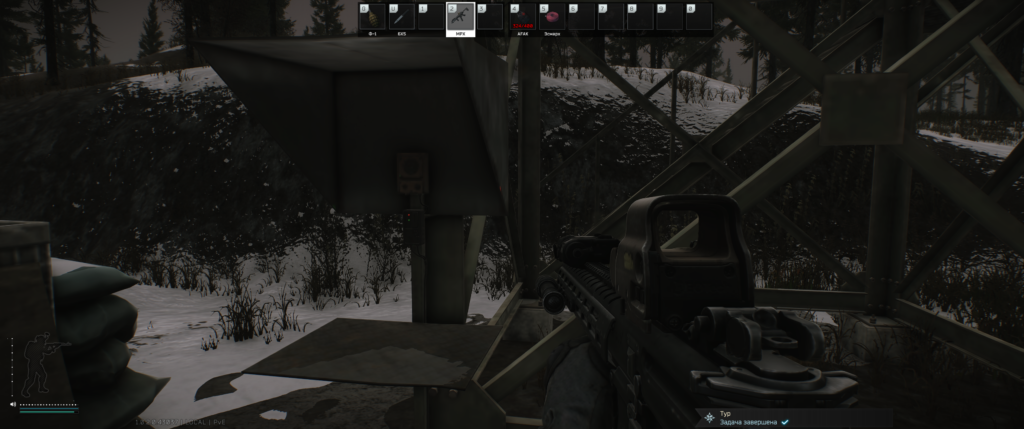The width and height of the screenshot is (1024, 429).
Task: Select the pink container item slot
Action: pos(551,17)
